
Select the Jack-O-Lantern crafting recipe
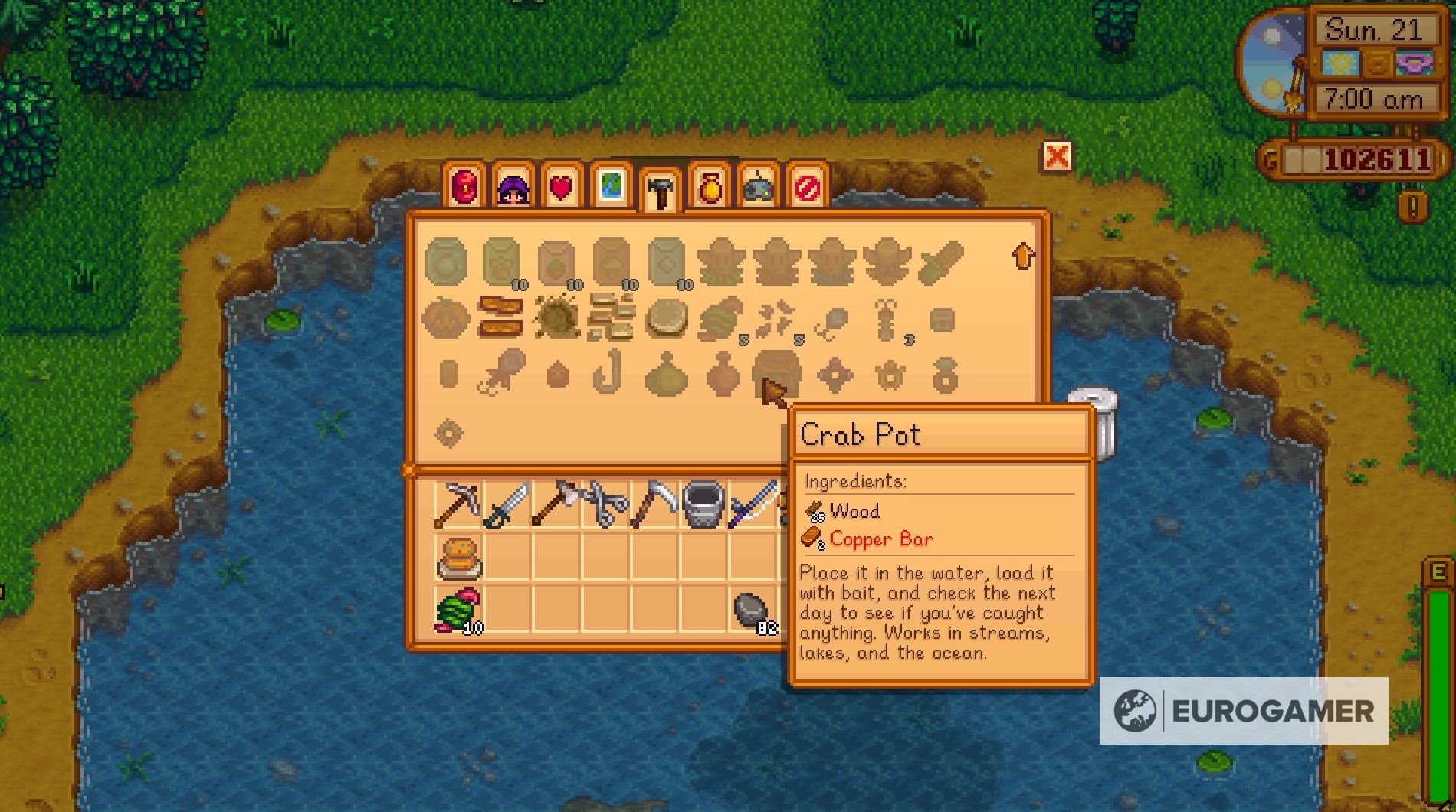448,318
